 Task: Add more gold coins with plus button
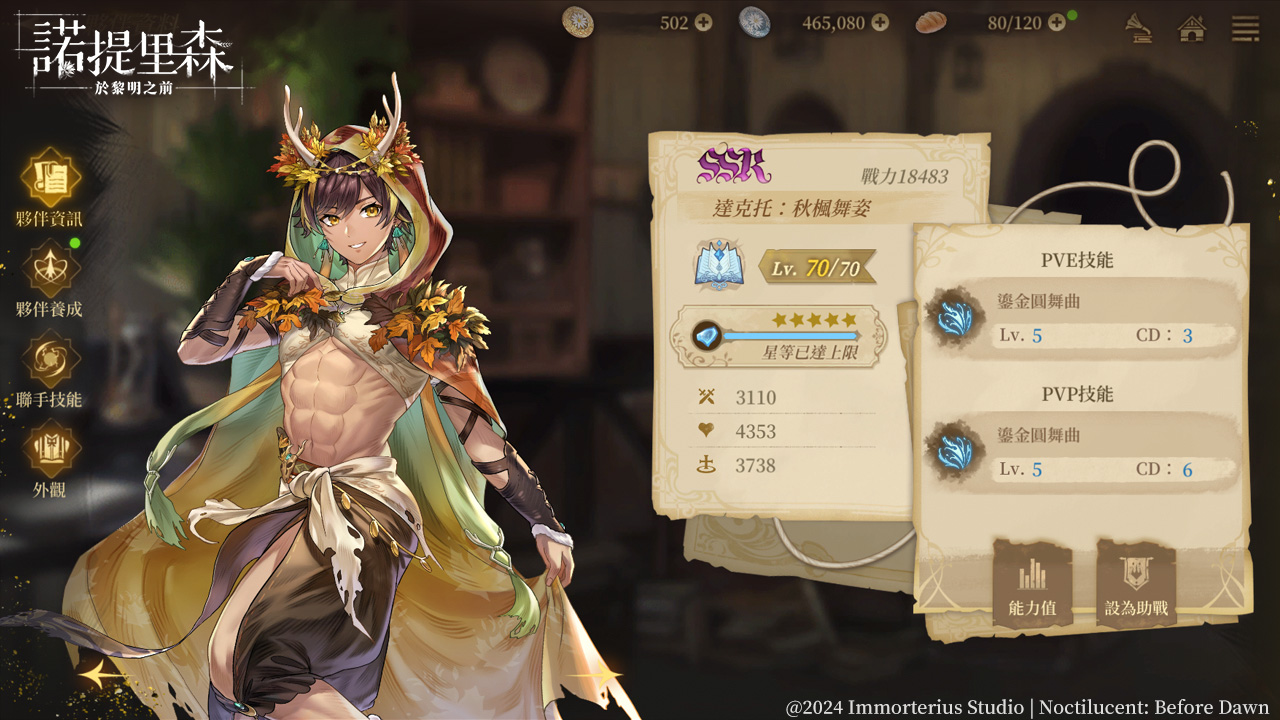tap(704, 22)
